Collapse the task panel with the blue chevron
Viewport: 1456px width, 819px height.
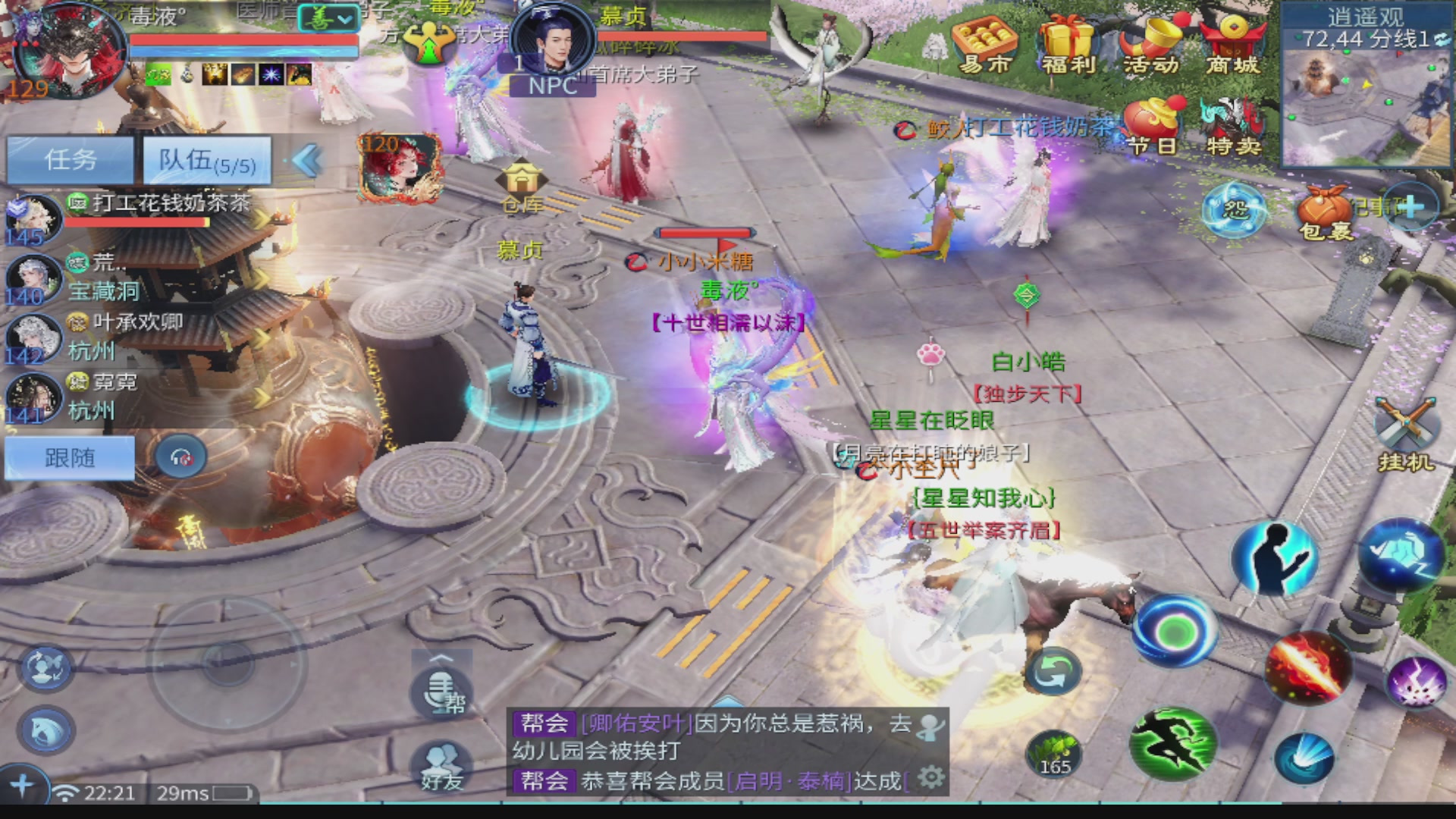303,161
